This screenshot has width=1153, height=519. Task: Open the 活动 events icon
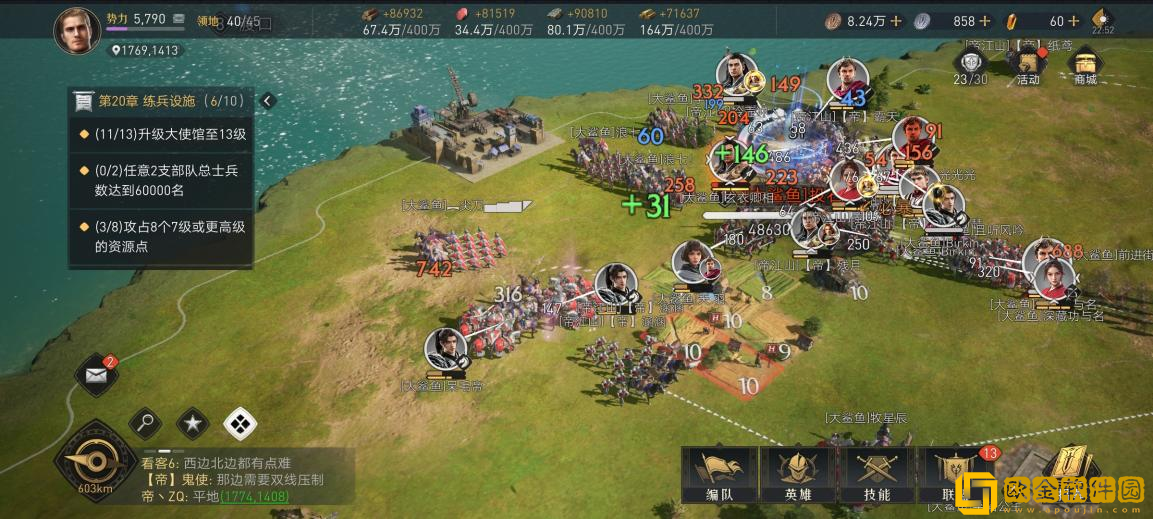point(1029,65)
